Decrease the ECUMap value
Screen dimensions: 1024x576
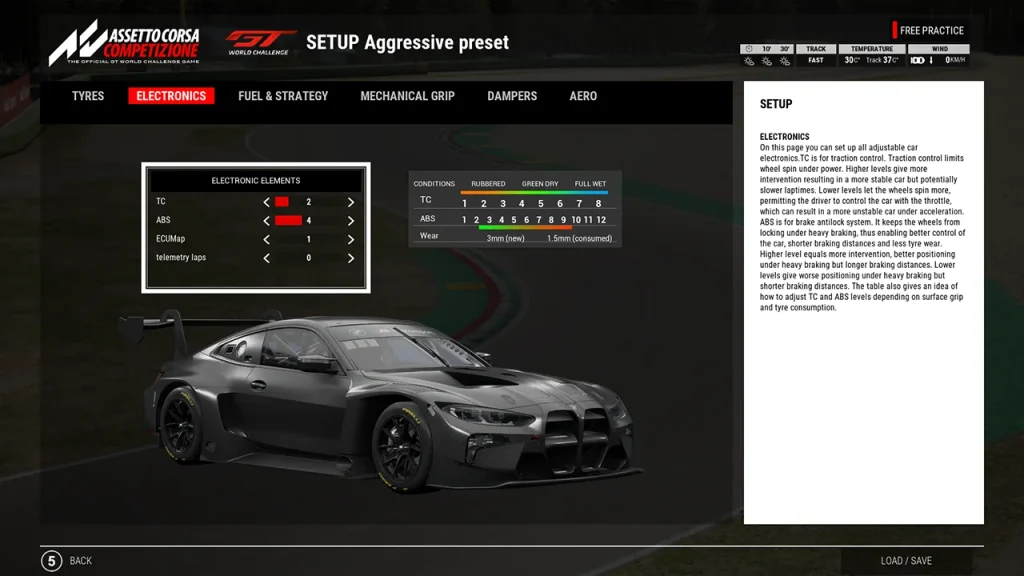coord(267,240)
